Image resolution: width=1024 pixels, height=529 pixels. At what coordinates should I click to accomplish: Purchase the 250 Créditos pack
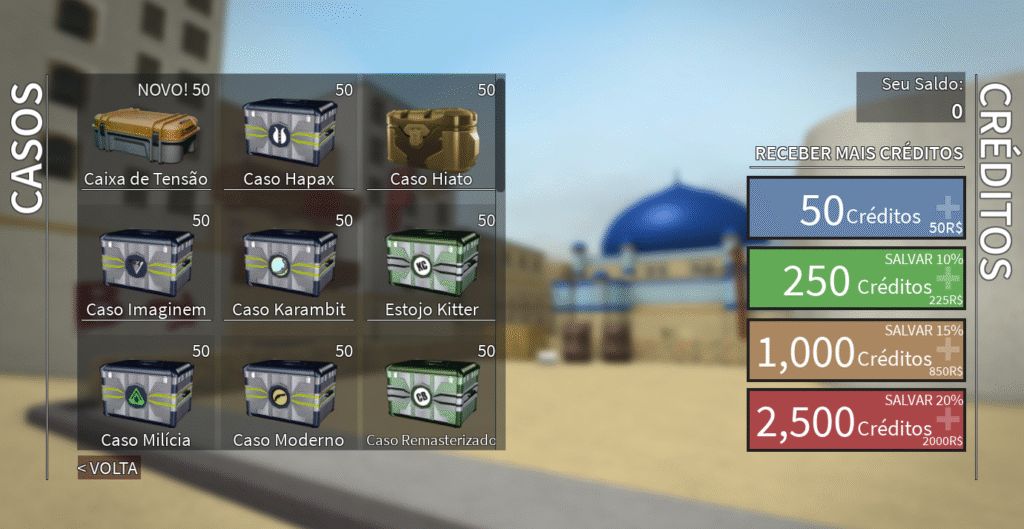click(x=856, y=279)
